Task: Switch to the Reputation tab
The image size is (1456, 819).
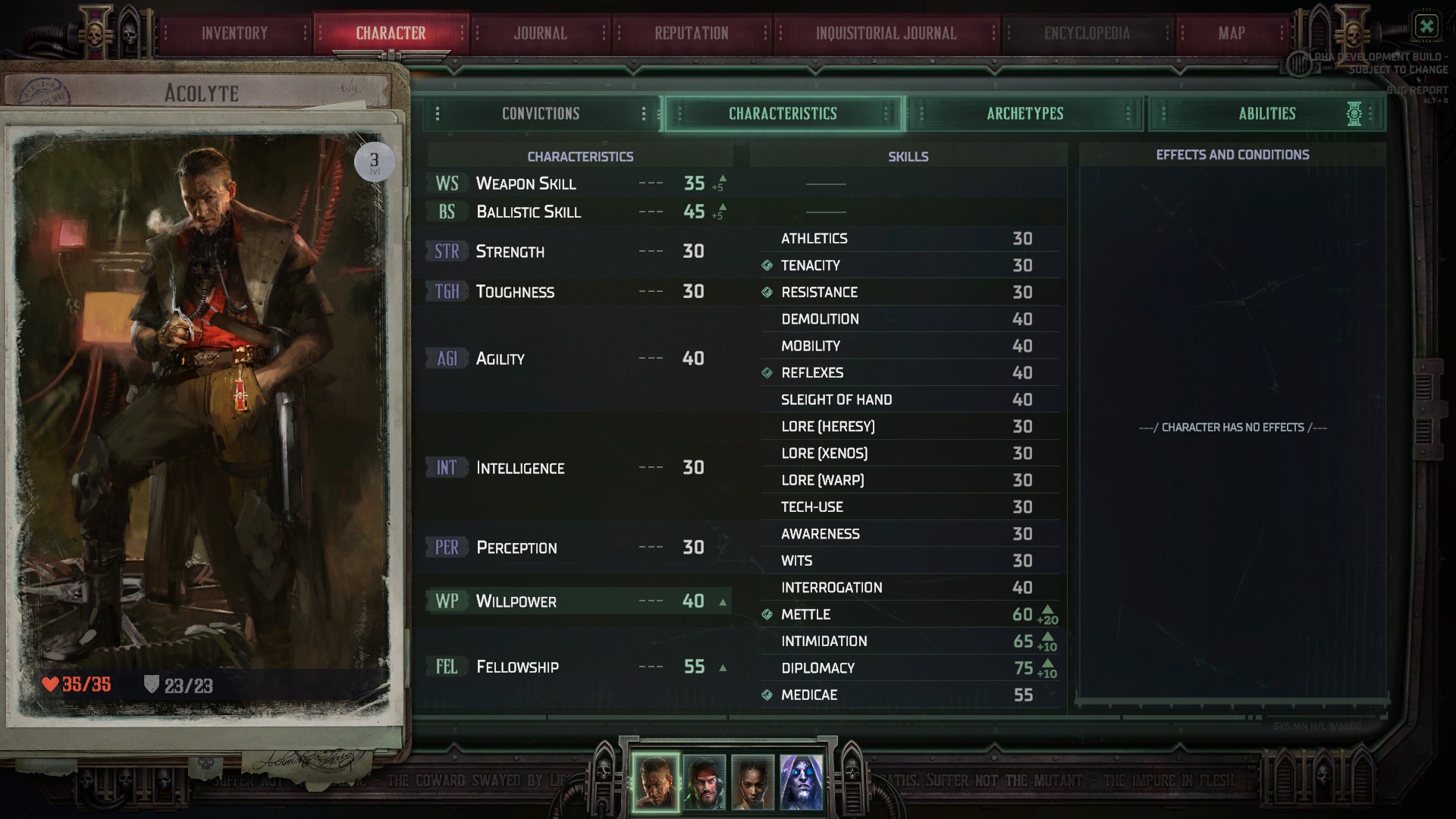Action: point(689,33)
